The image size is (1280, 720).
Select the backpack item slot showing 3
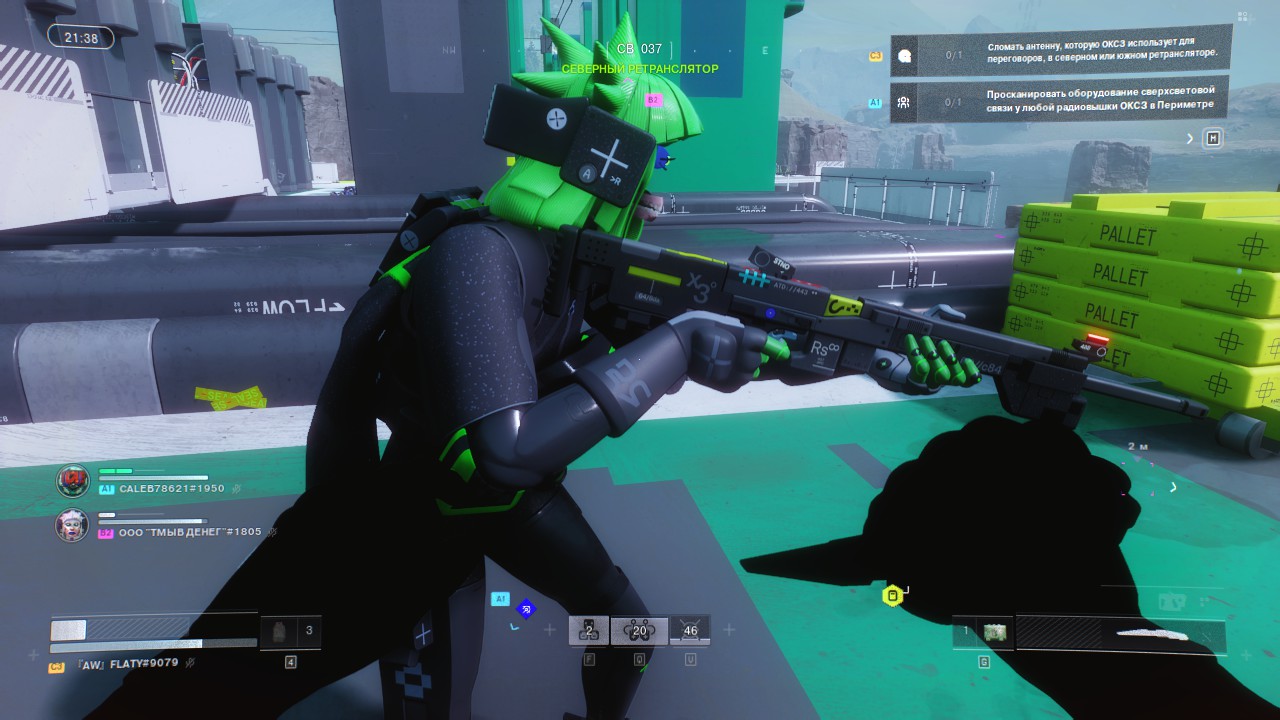point(290,632)
